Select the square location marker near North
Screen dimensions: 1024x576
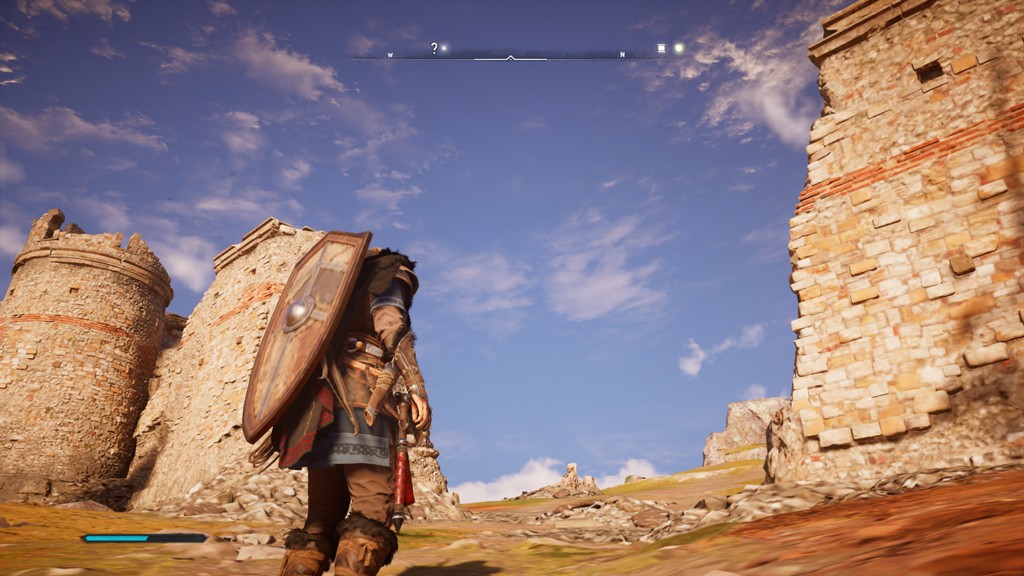662,48
